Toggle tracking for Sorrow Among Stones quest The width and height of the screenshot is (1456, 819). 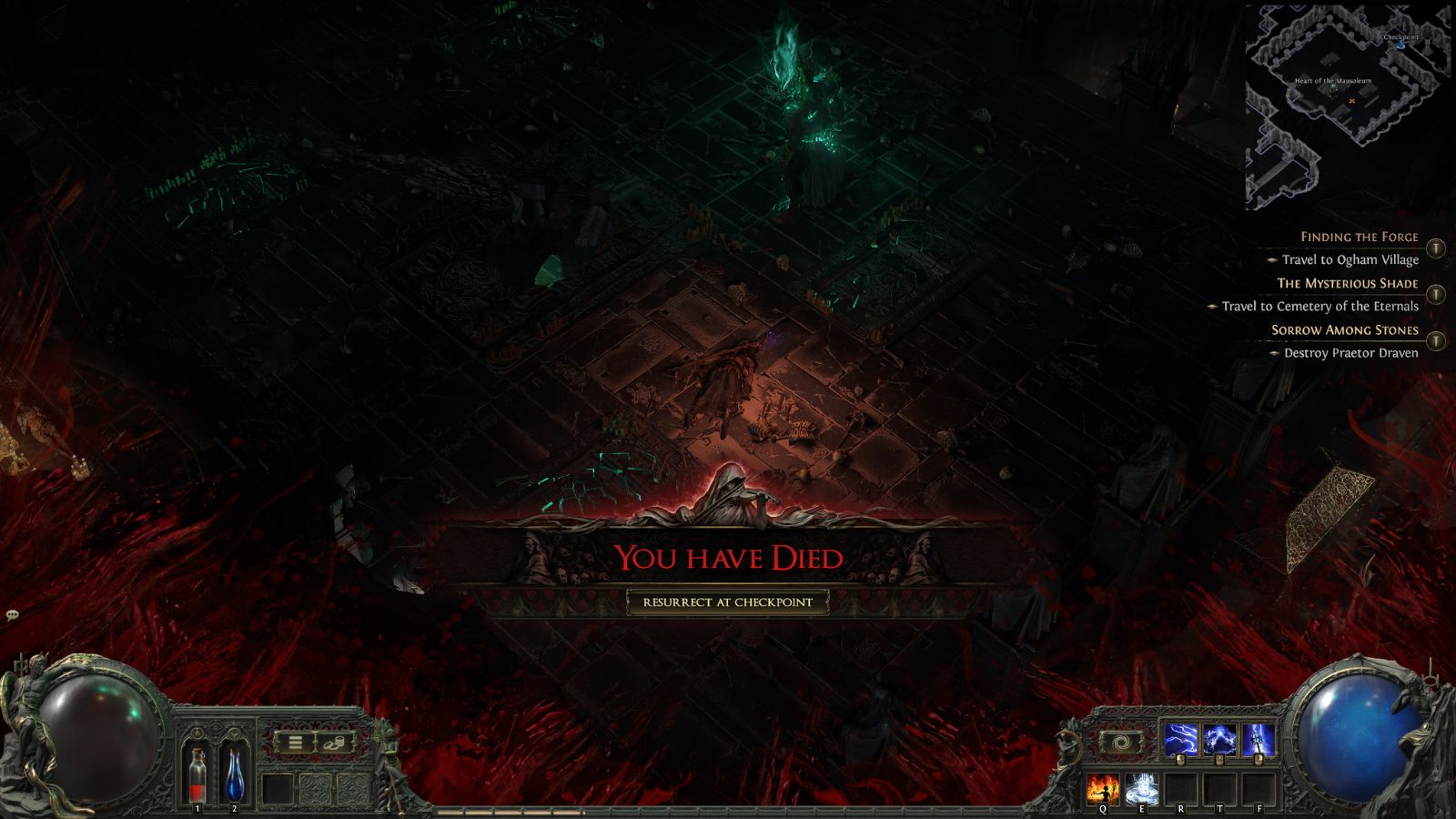pyautogui.click(x=1438, y=342)
